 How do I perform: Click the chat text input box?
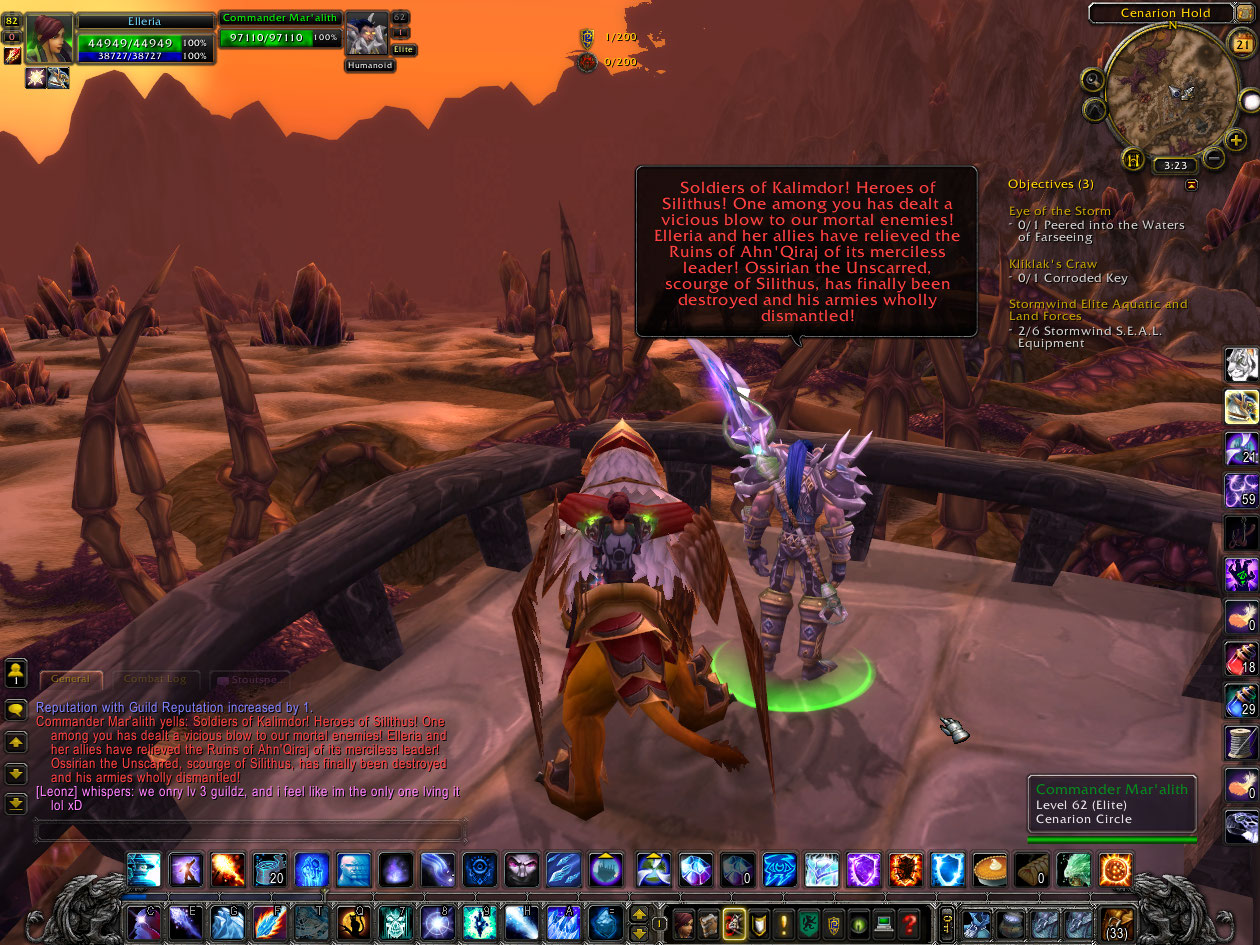click(x=250, y=831)
